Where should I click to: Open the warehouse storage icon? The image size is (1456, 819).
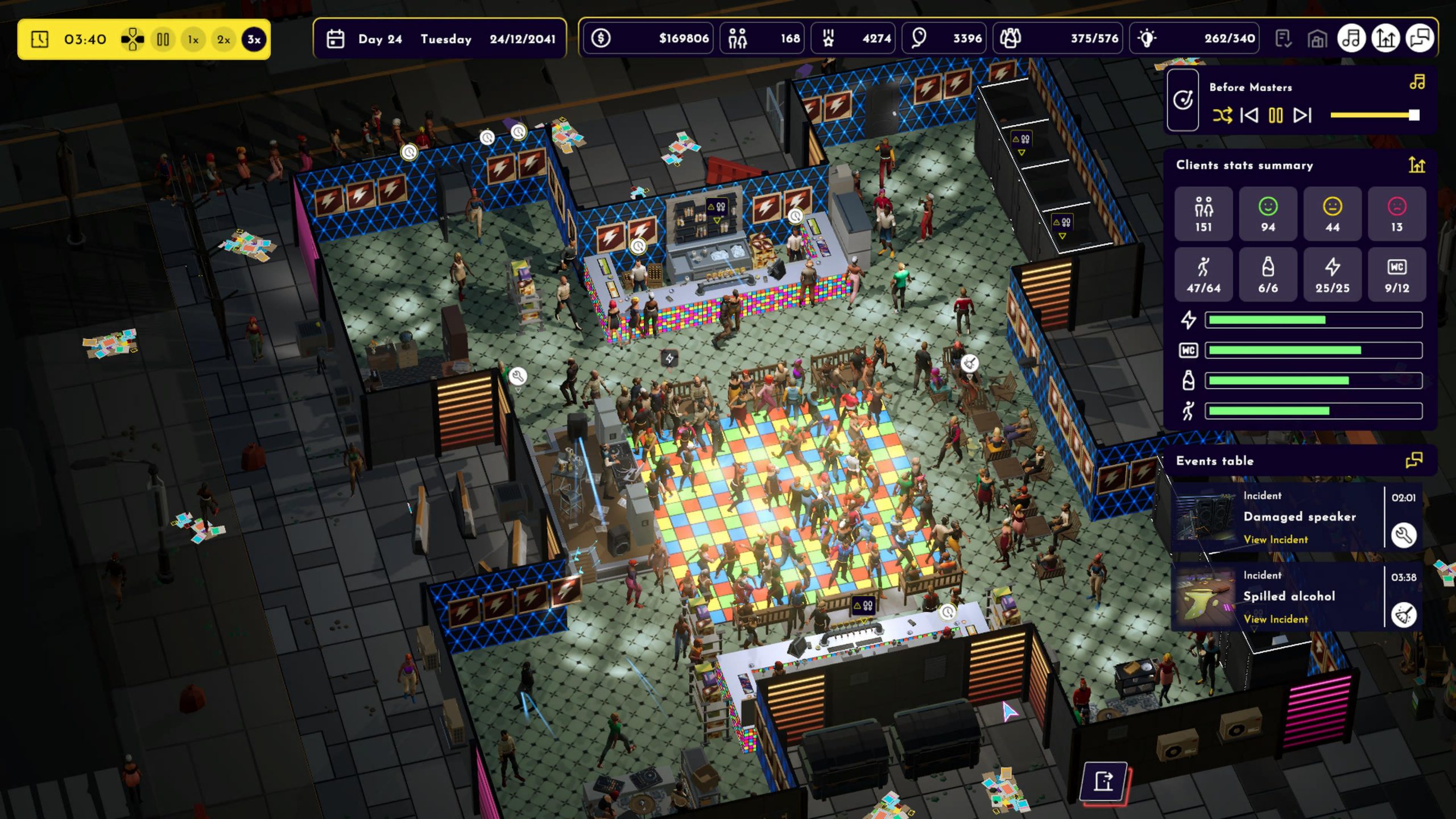1317,39
